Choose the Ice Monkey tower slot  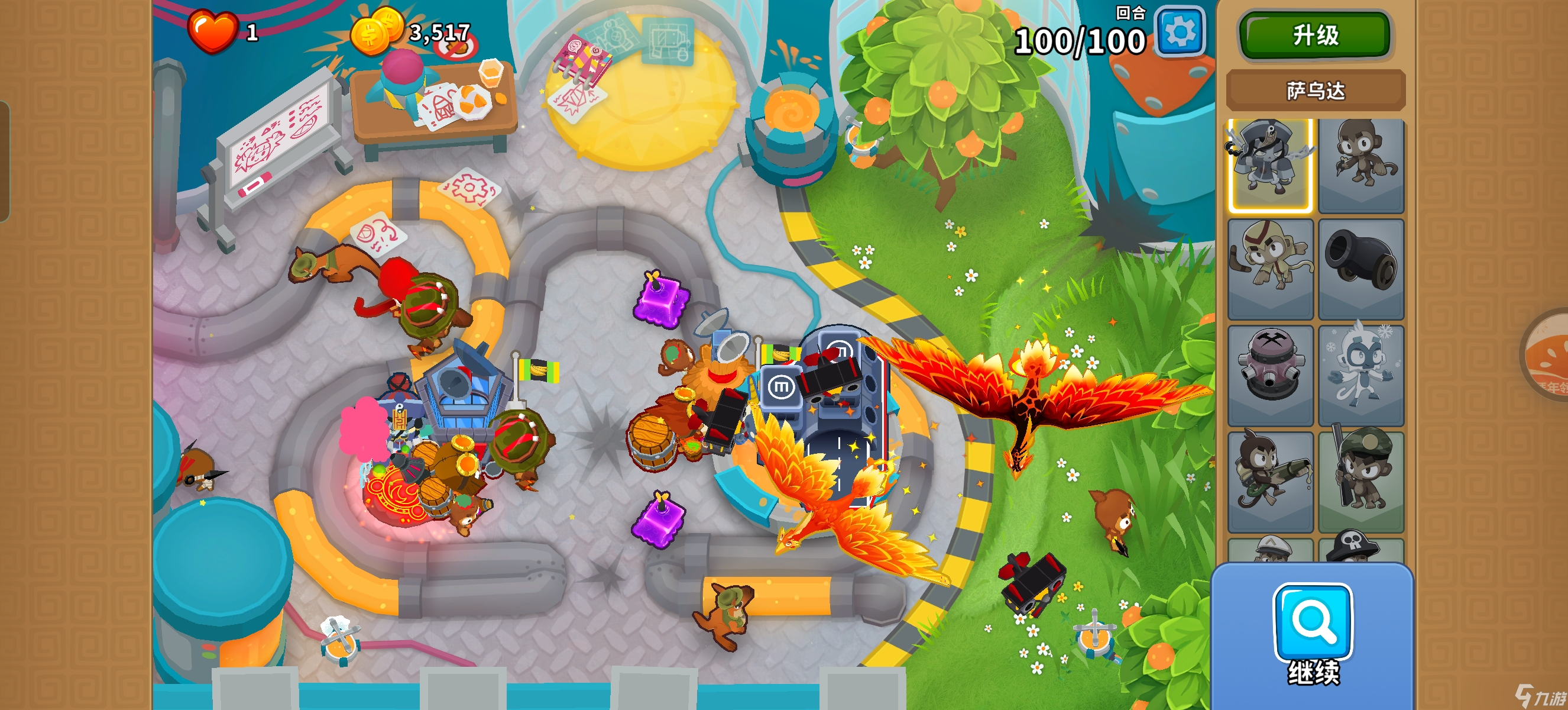[1361, 375]
